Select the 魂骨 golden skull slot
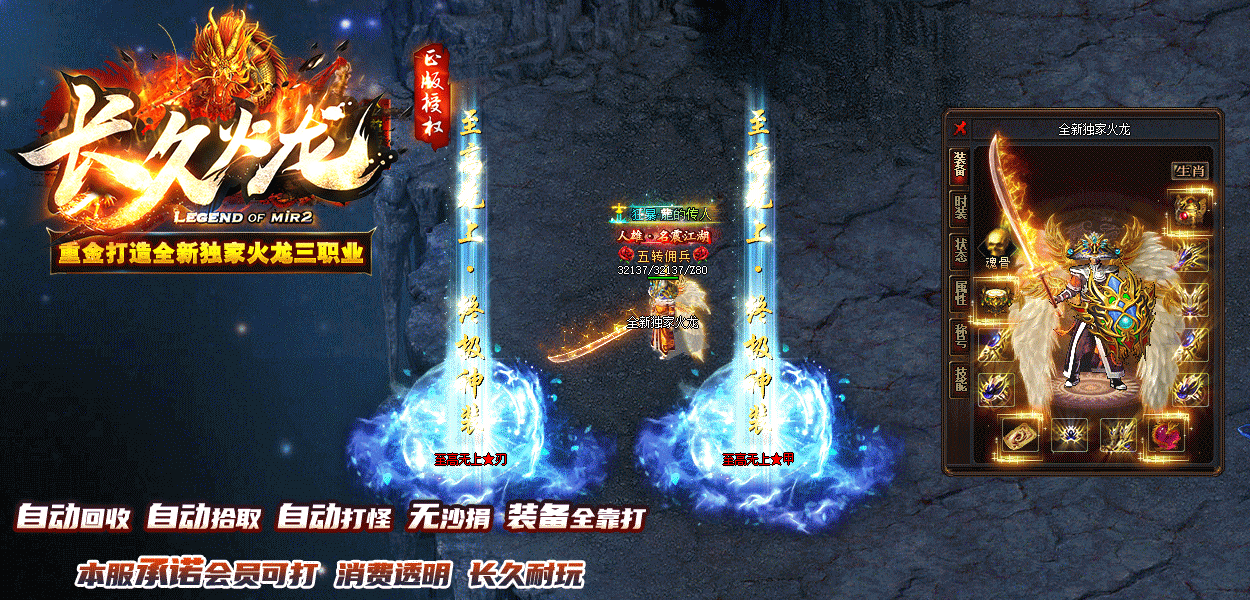1250x600 pixels. [x=996, y=244]
